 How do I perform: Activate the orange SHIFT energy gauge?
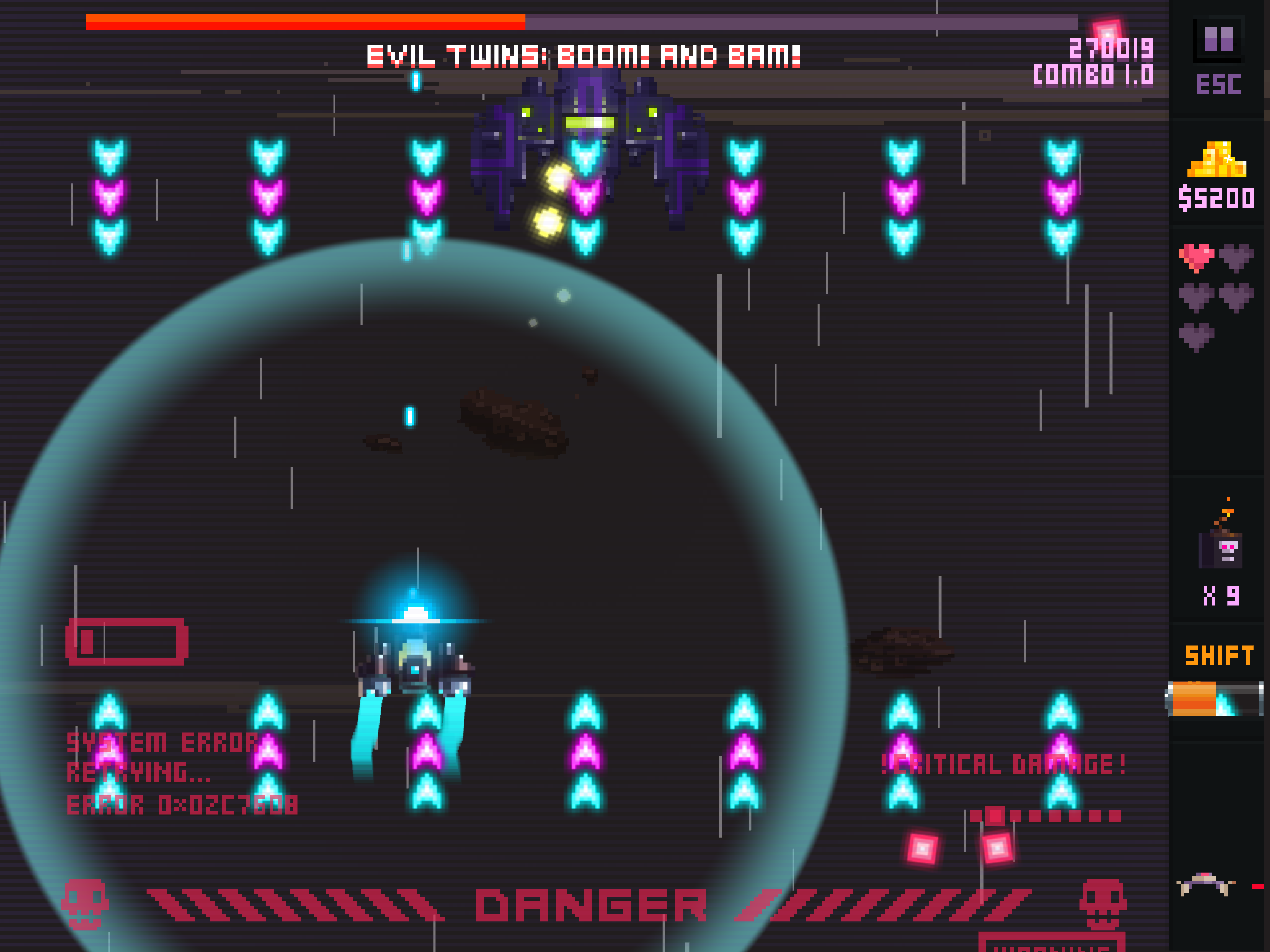coord(1214,699)
